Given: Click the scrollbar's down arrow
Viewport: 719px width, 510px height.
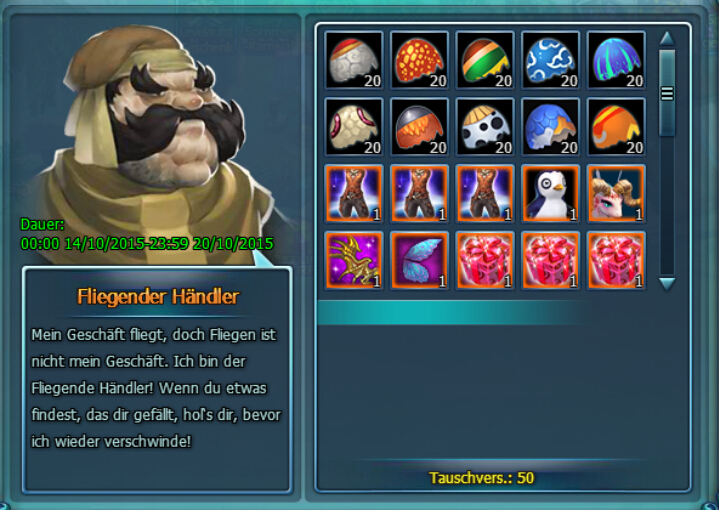Looking at the screenshot, I should tap(667, 283).
